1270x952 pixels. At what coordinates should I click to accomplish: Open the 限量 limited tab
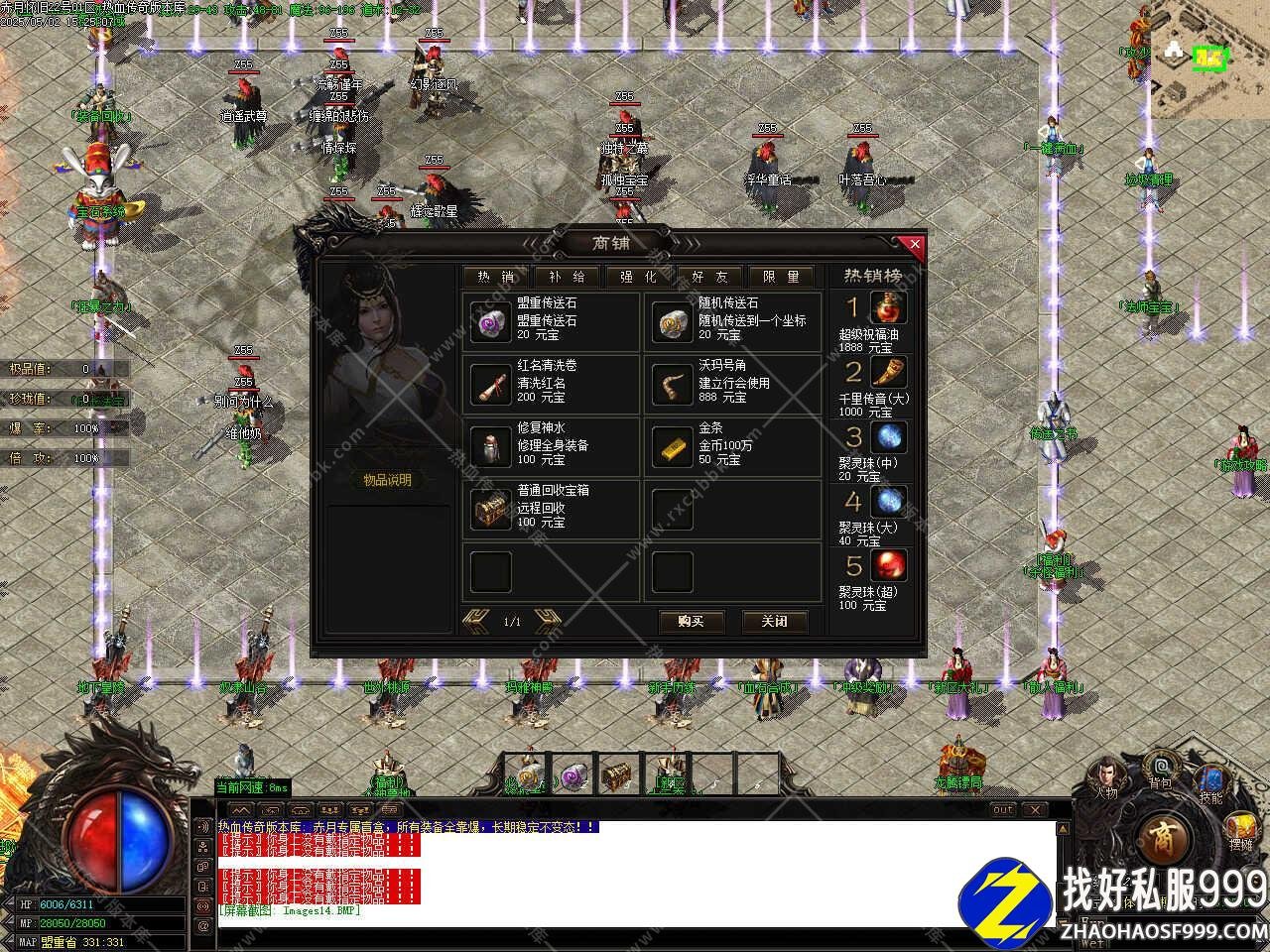(x=781, y=277)
